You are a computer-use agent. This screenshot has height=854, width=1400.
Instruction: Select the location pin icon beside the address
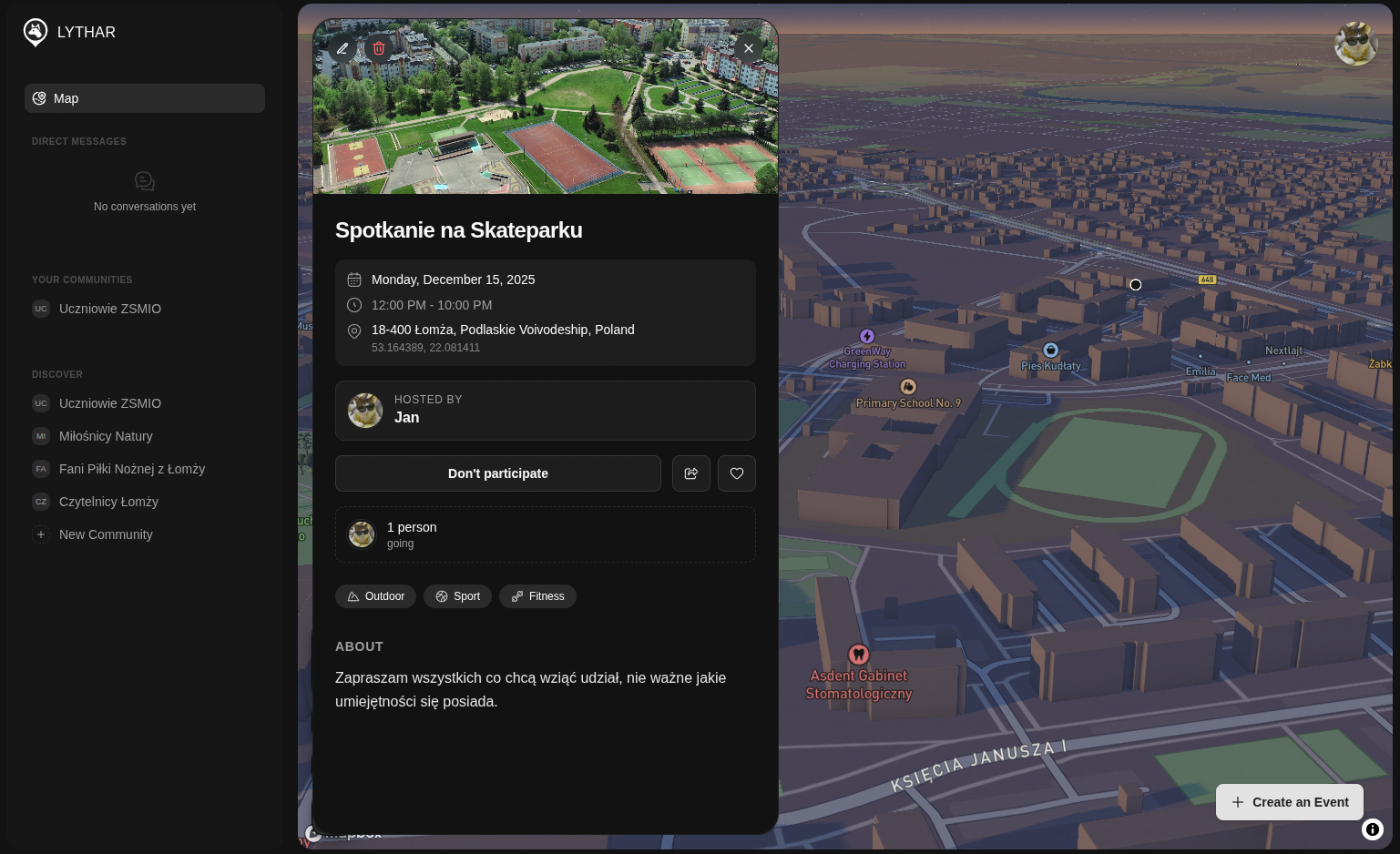(x=354, y=331)
